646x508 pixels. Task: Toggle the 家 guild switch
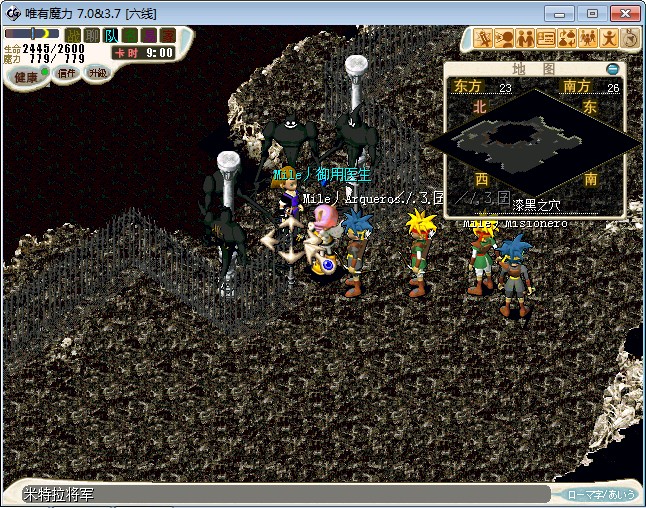tap(167, 35)
